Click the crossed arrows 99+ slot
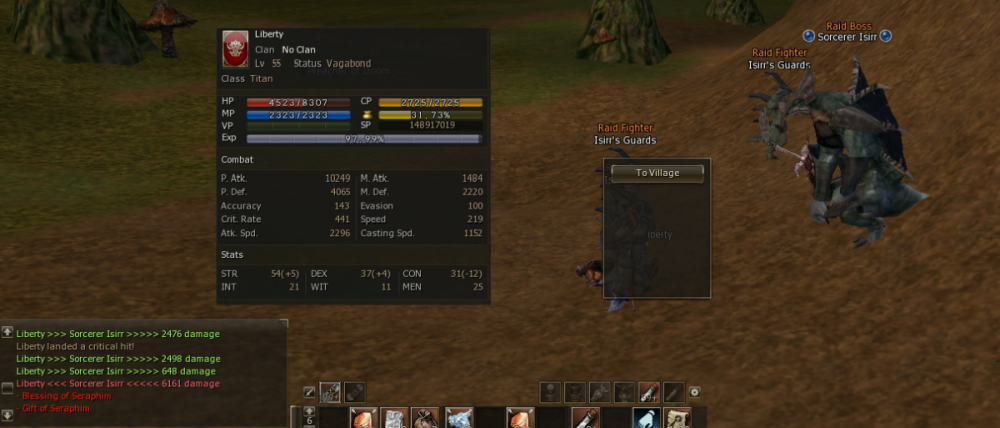The height and width of the screenshot is (428, 1000). coord(329,392)
